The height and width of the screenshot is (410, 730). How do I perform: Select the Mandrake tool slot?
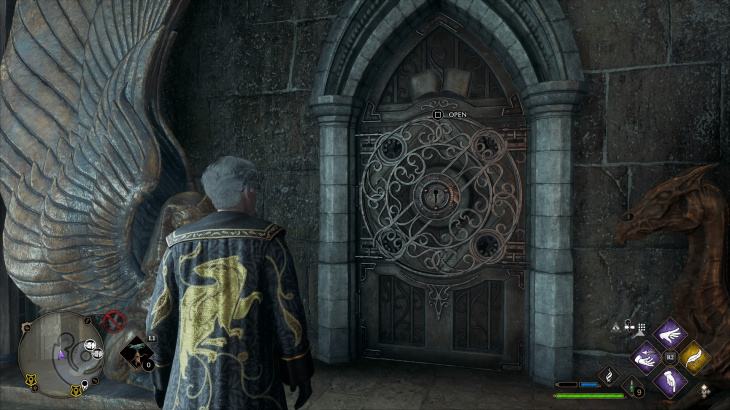point(136,353)
